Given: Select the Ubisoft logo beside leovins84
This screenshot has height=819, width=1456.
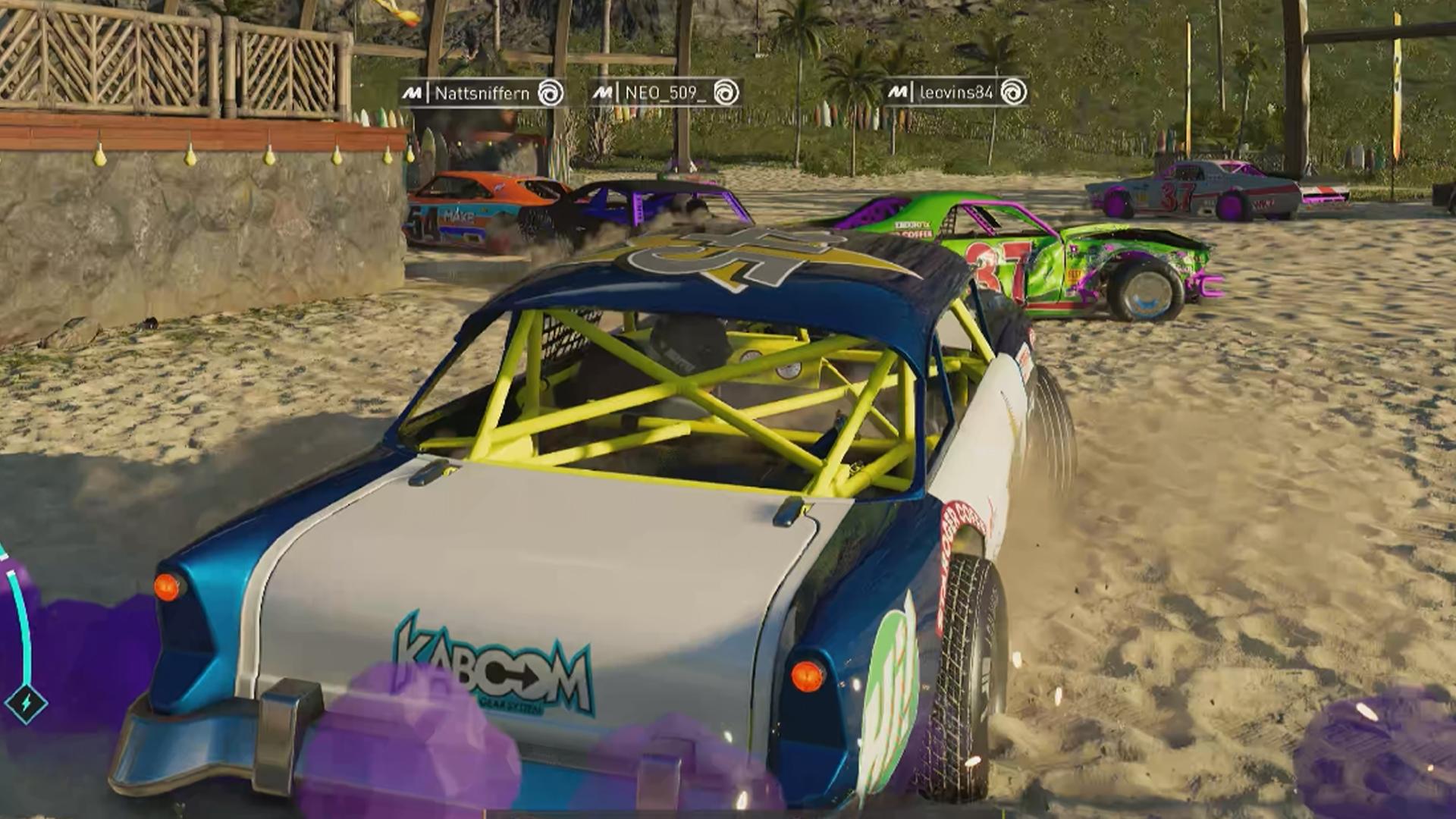Looking at the screenshot, I should (1012, 93).
